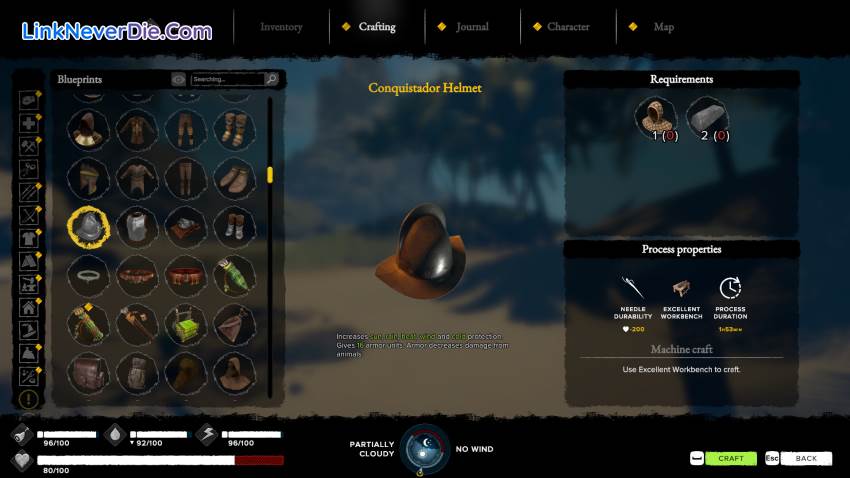Pick the thin rope belt blueprint
850x478 pixels.
pyautogui.click(x=87, y=274)
